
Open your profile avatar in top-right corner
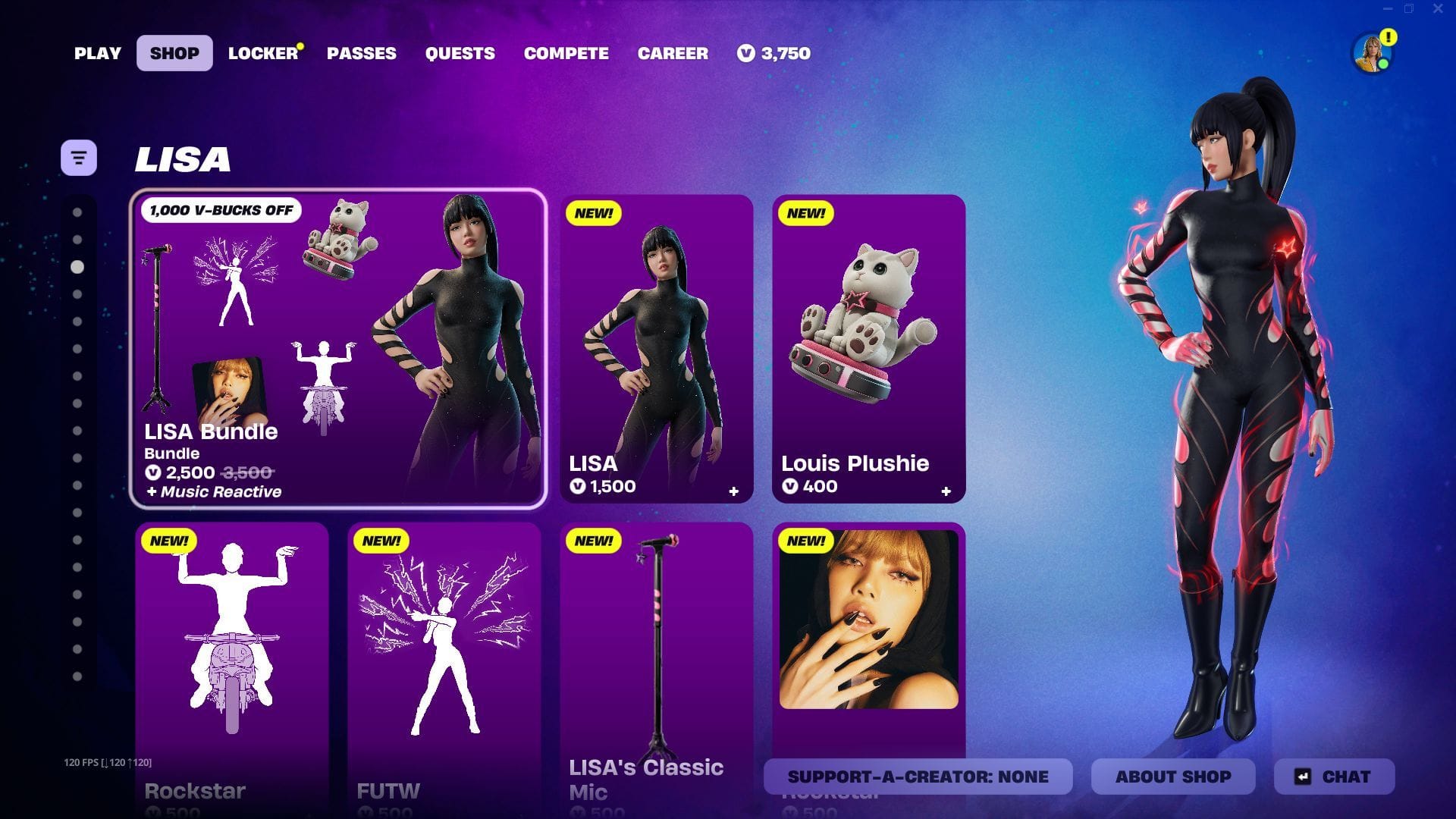(1369, 53)
